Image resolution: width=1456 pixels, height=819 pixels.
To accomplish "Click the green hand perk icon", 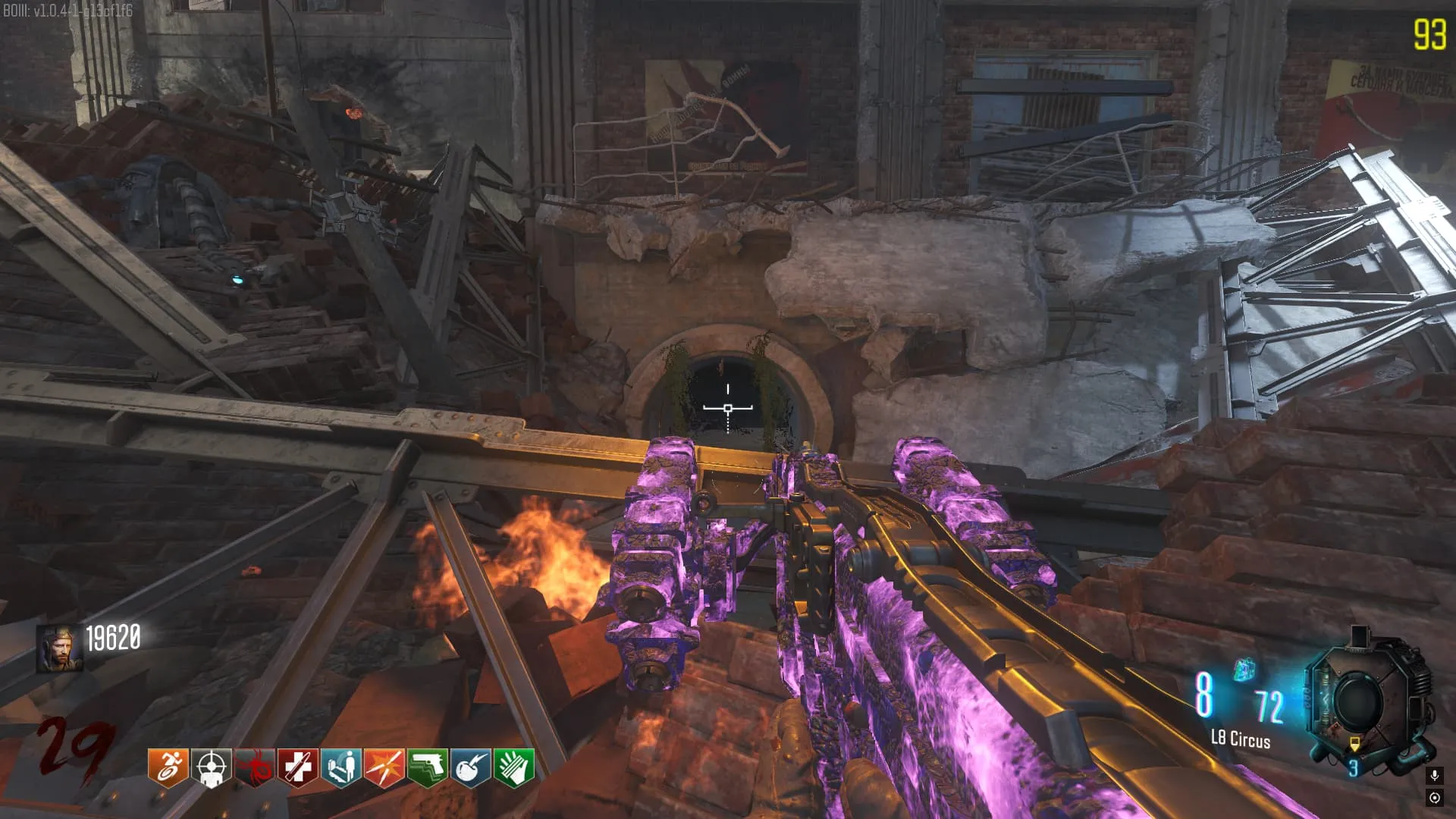I will tap(514, 767).
